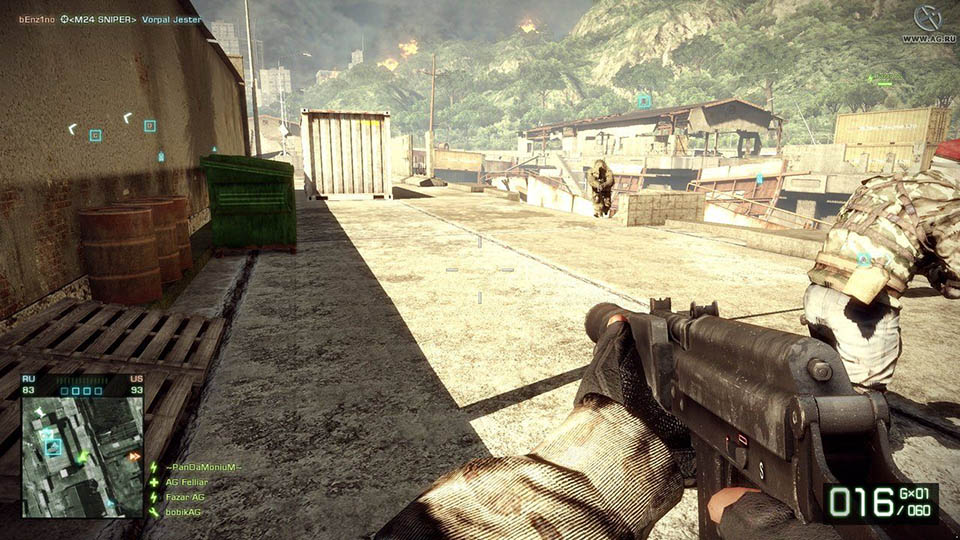
Task: Click the orange double-arrow marker on minimap
Action: (133, 457)
